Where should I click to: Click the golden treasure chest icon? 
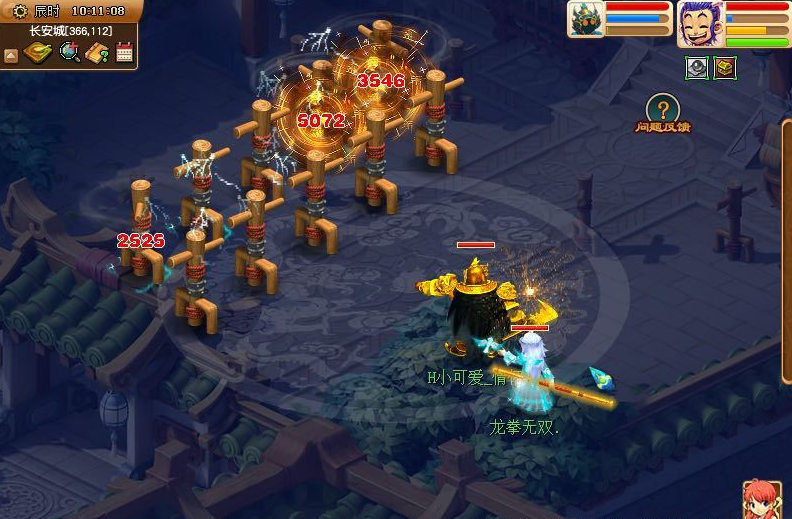pos(724,68)
